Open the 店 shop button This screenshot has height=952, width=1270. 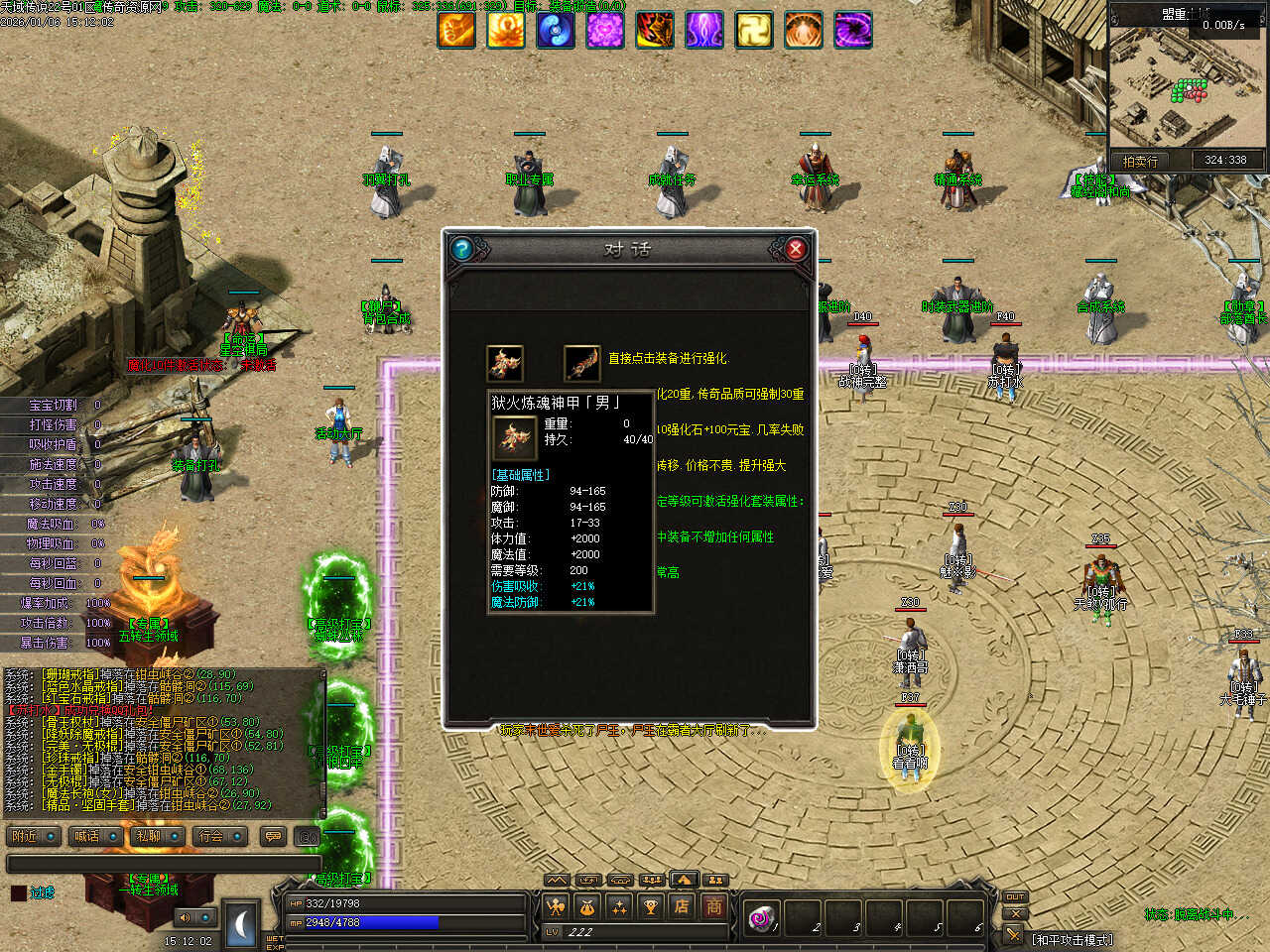(x=682, y=905)
